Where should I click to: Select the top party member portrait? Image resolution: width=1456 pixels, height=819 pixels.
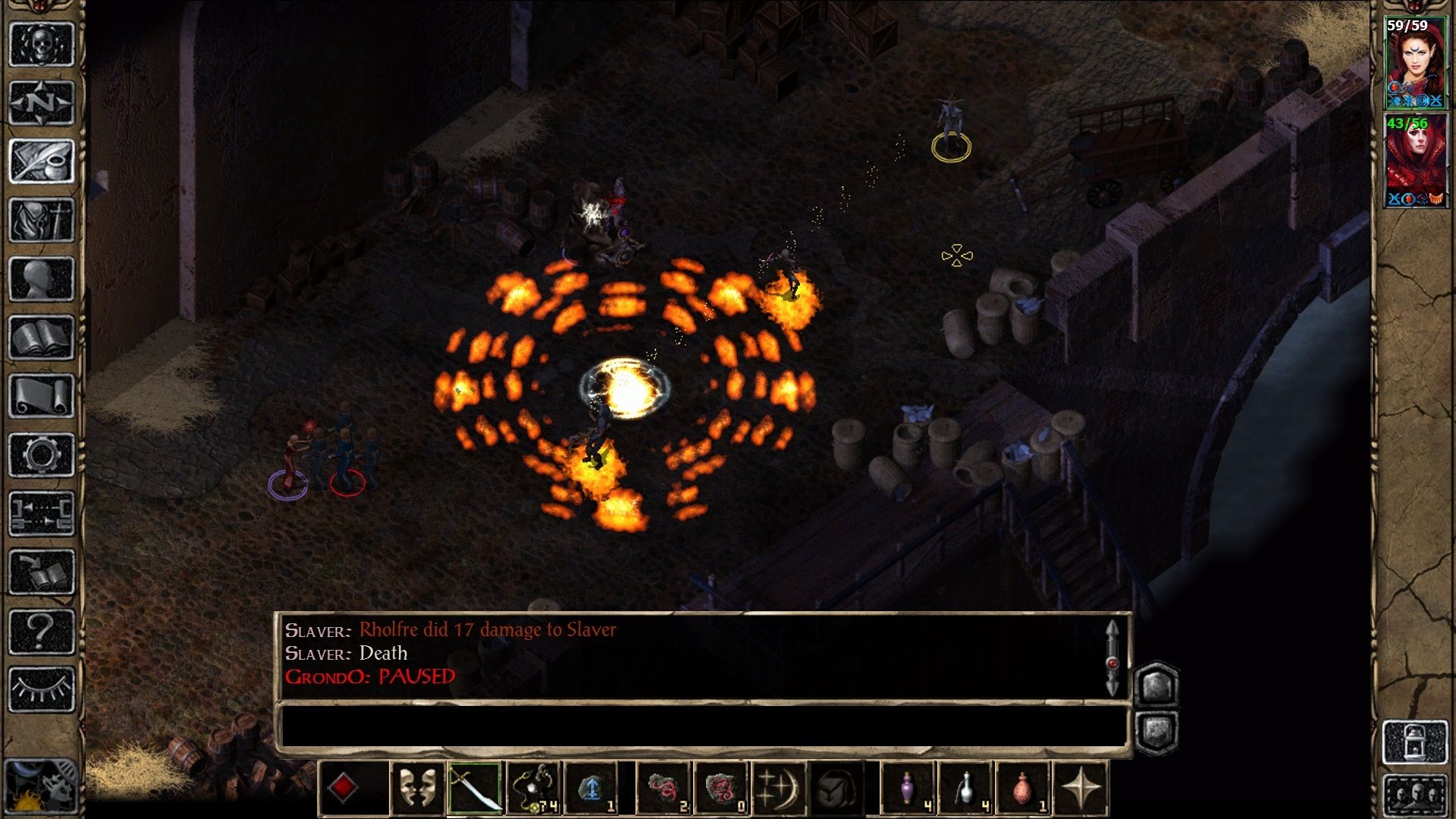(1415, 63)
